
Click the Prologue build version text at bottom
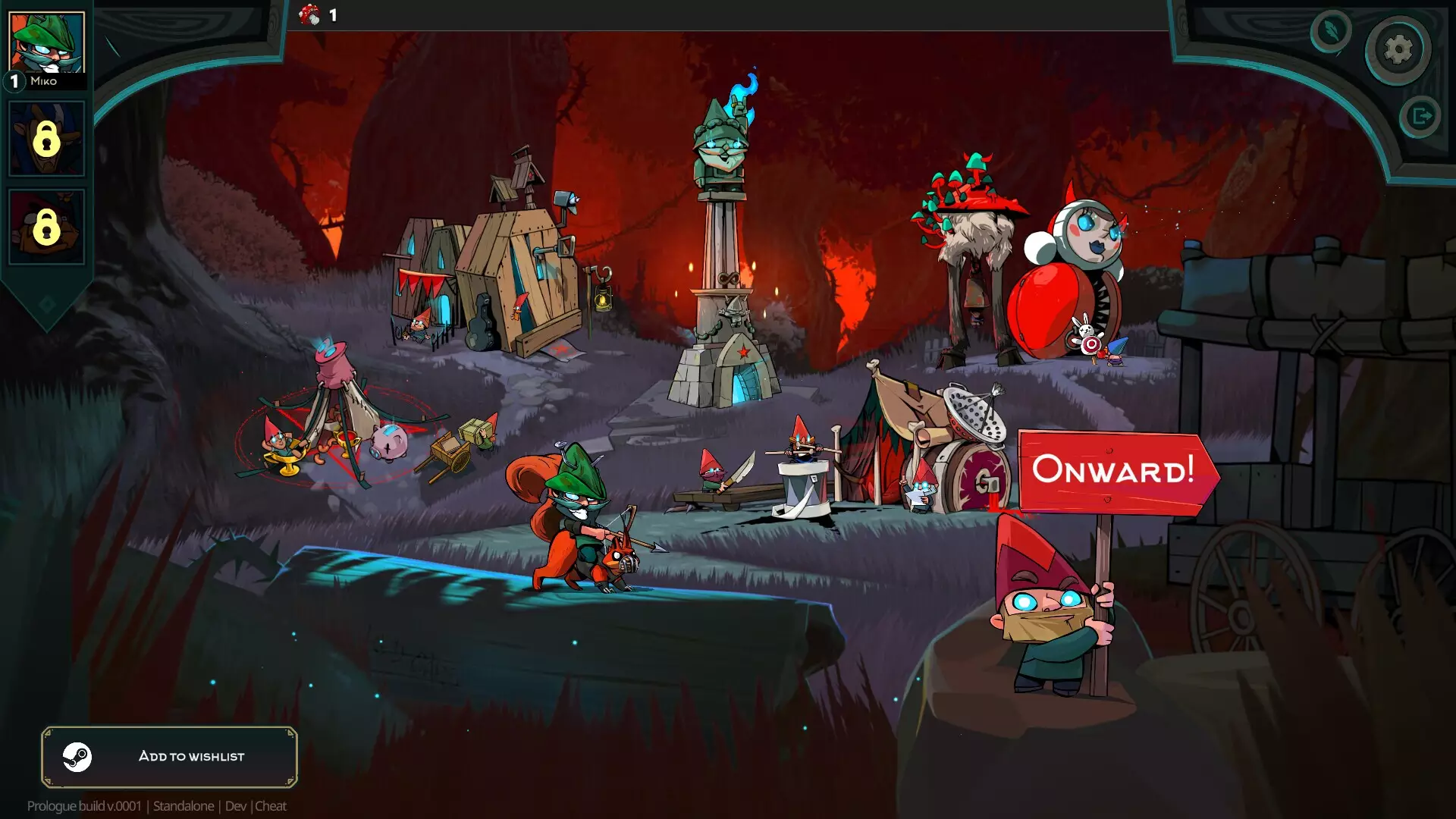tap(83, 806)
